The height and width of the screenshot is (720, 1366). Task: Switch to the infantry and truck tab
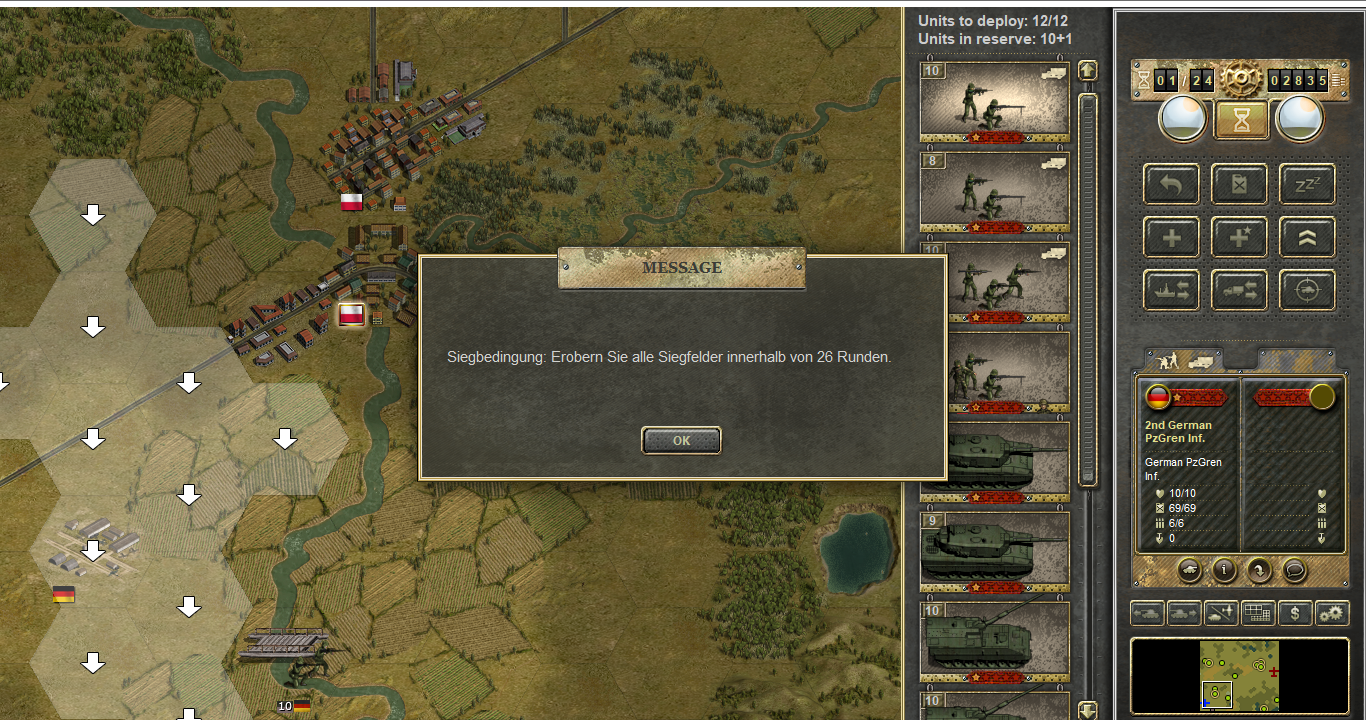pos(1183,360)
